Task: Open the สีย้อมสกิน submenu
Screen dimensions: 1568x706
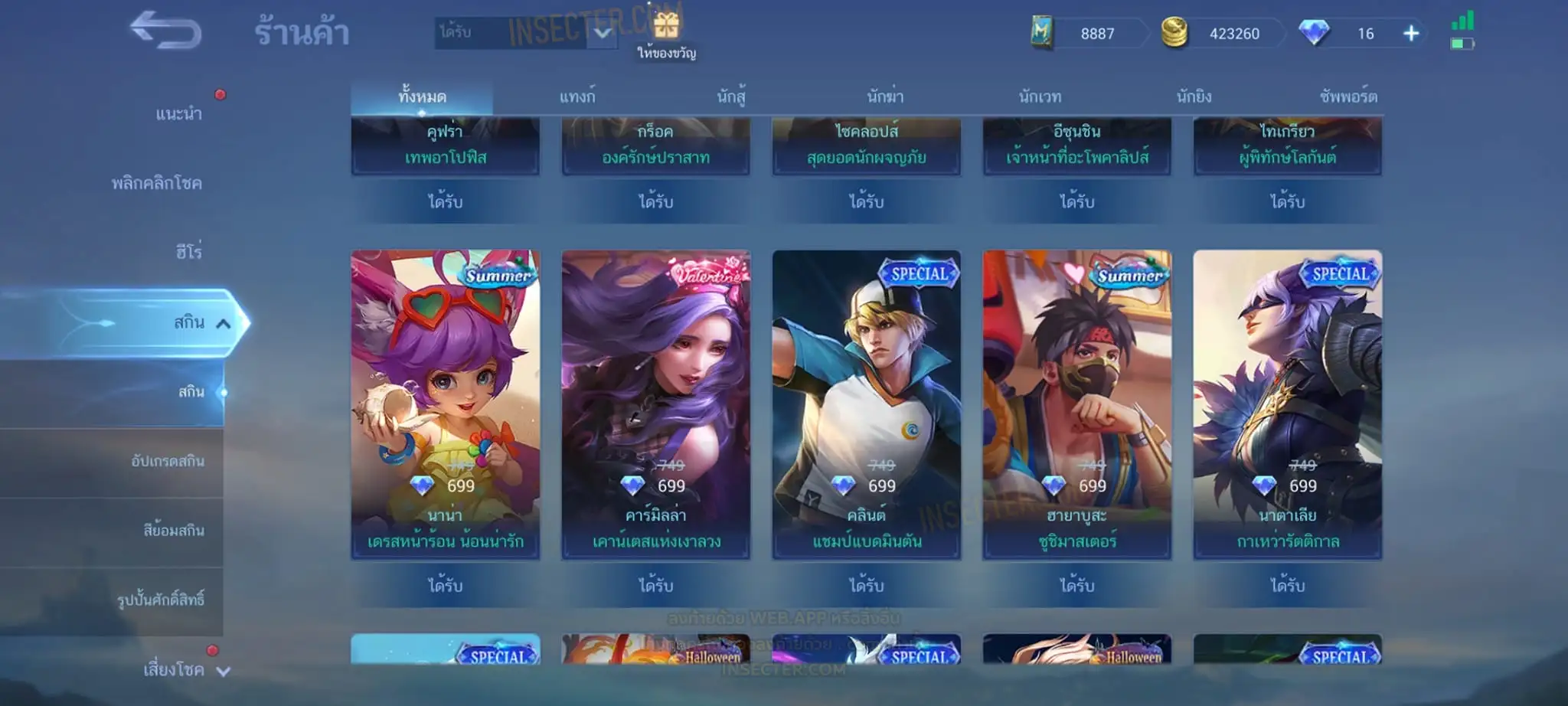Action: coord(174,530)
